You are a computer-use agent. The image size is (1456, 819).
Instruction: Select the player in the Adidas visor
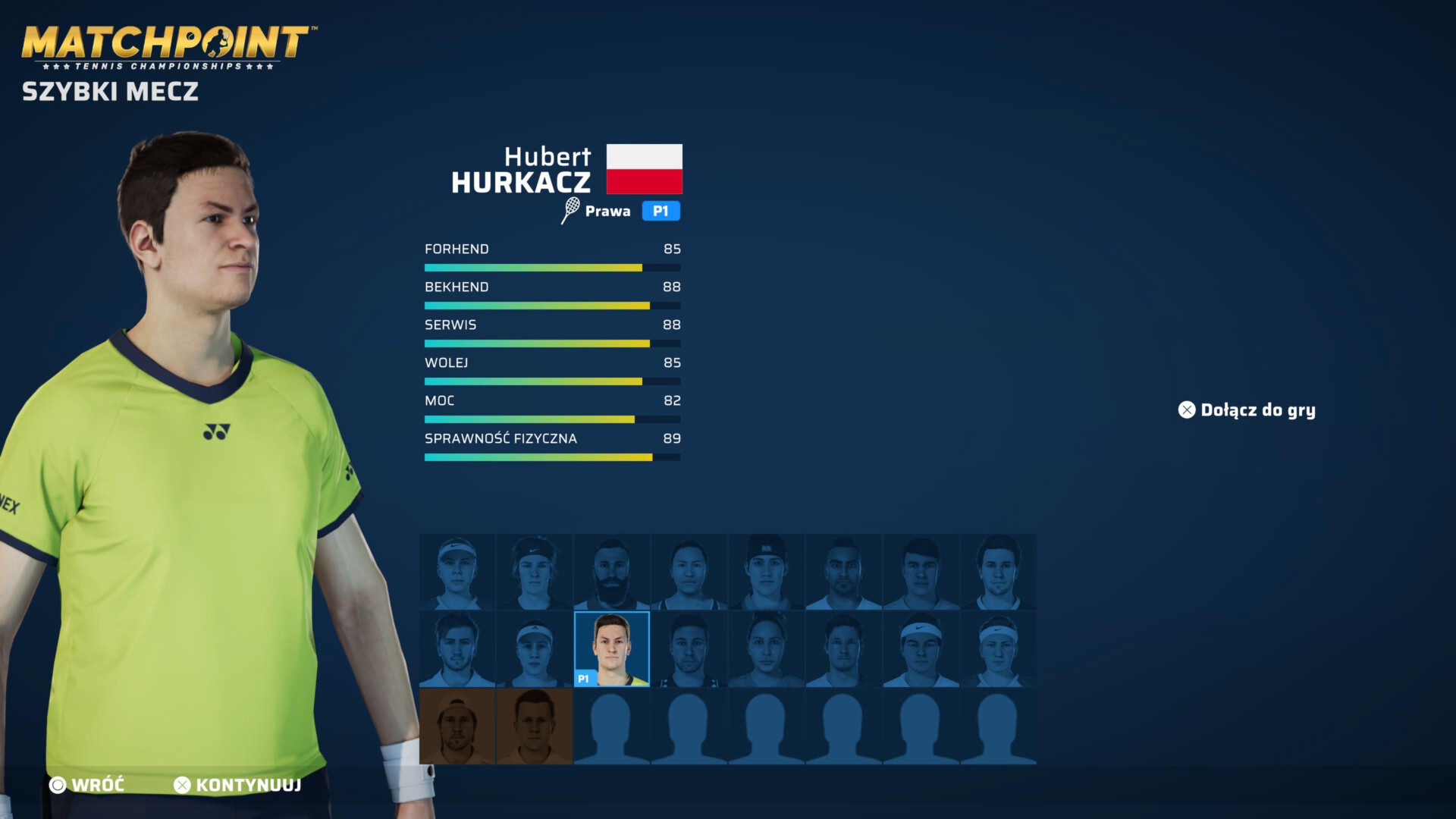click(x=535, y=649)
